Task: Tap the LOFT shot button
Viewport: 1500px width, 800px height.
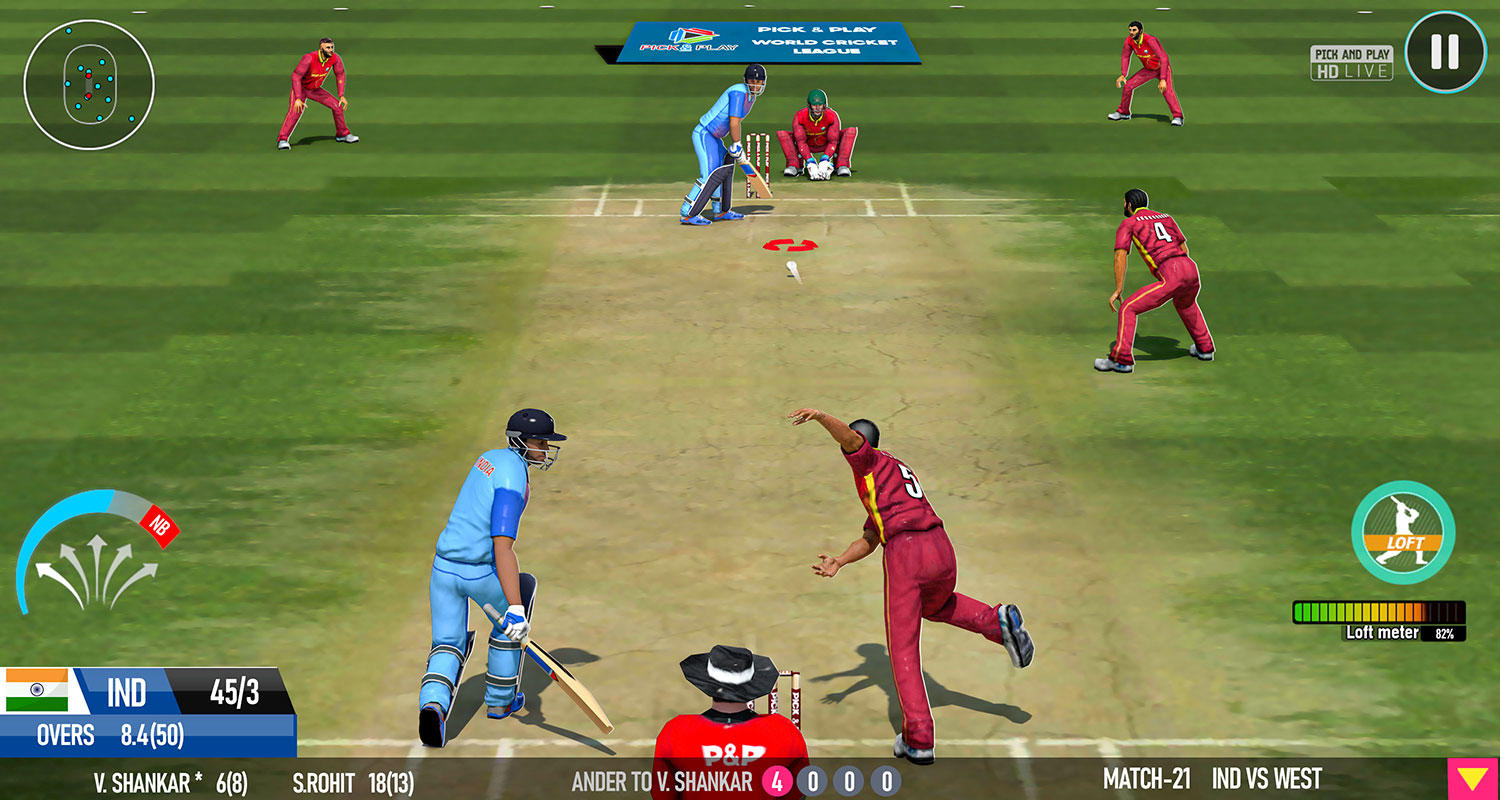Action: coord(1402,535)
